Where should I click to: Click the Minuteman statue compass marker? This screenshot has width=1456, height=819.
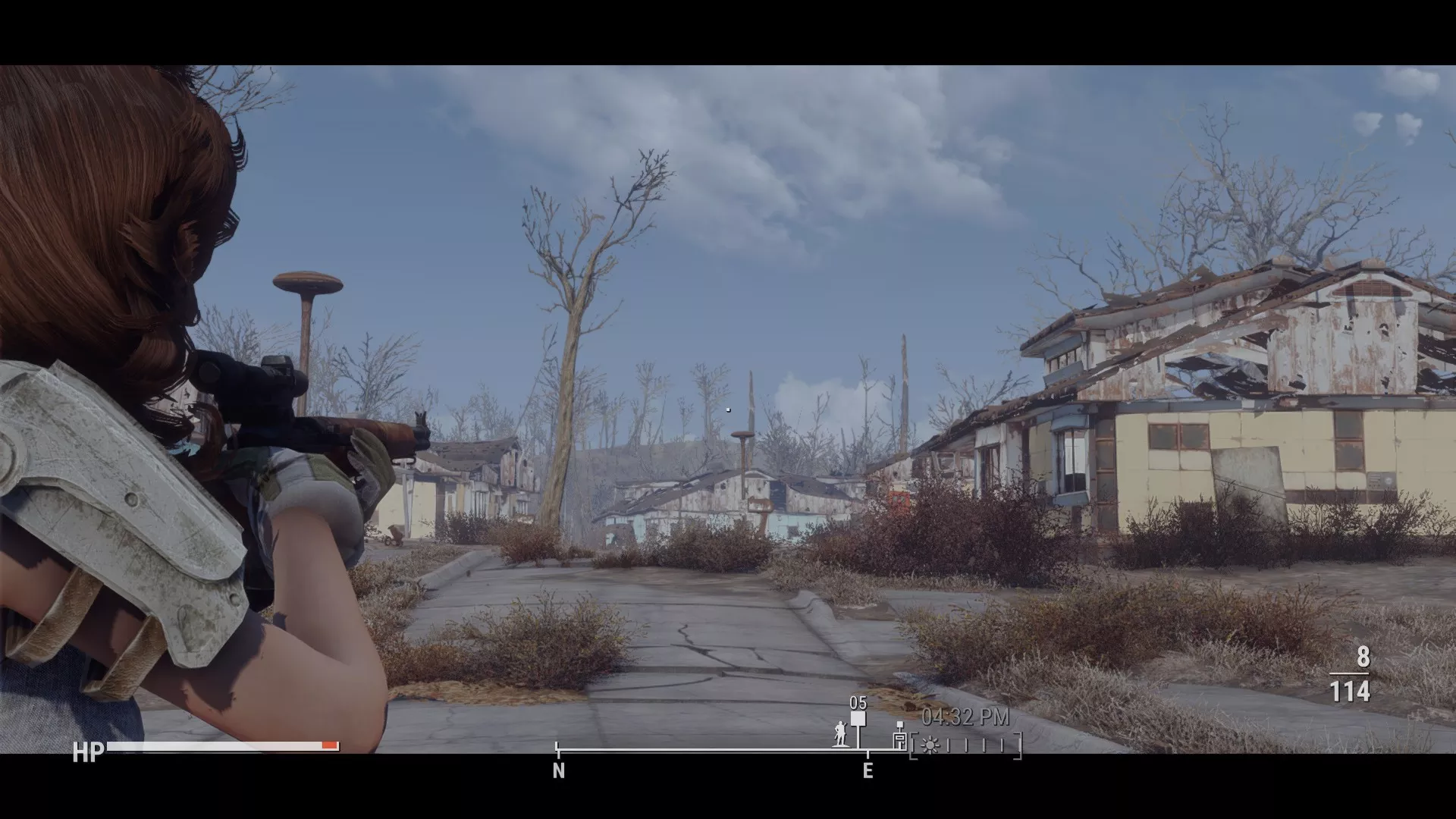point(839,733)
